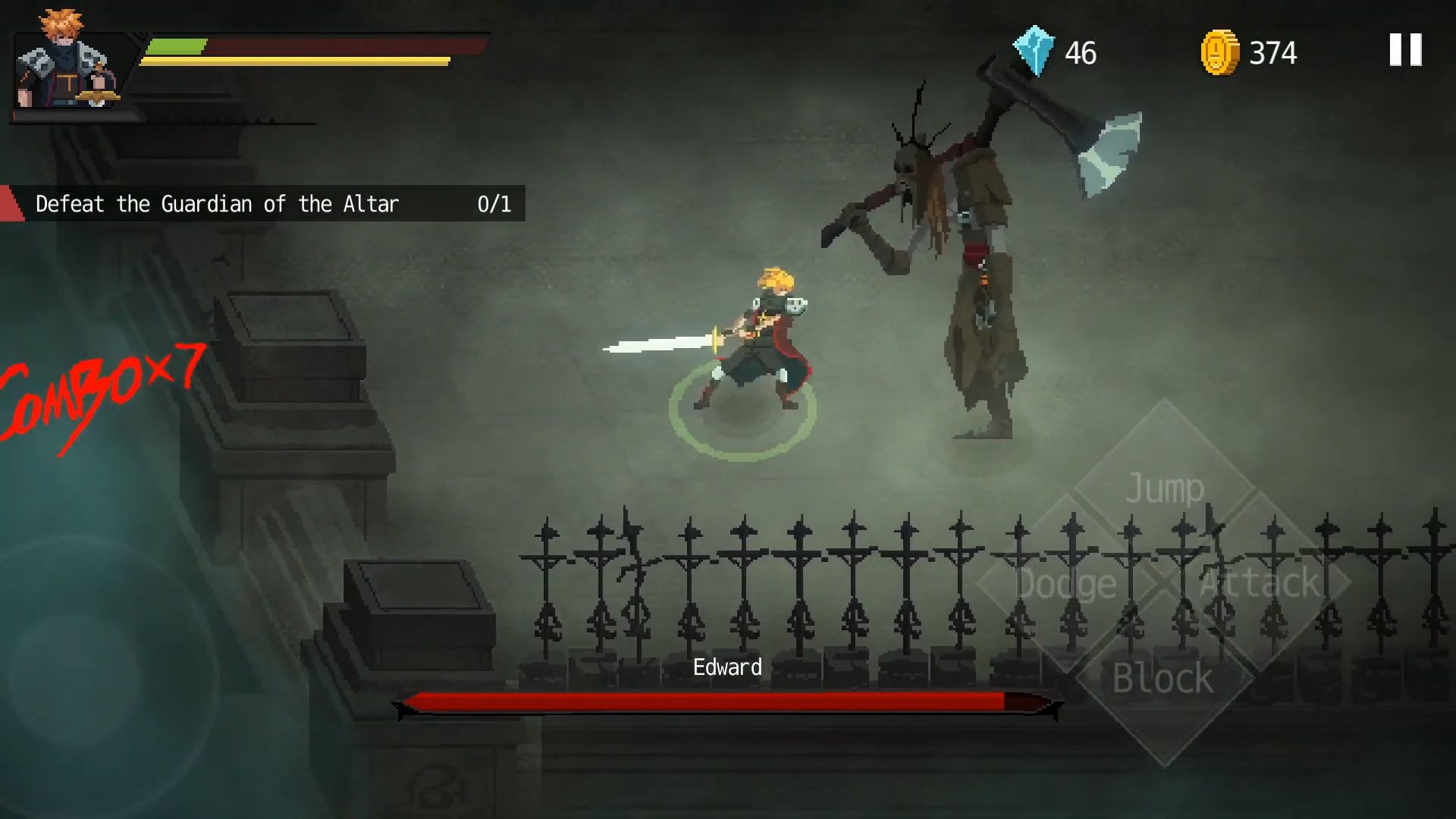Tap the 0/1 quest progress counter

(x=493, y=203)
